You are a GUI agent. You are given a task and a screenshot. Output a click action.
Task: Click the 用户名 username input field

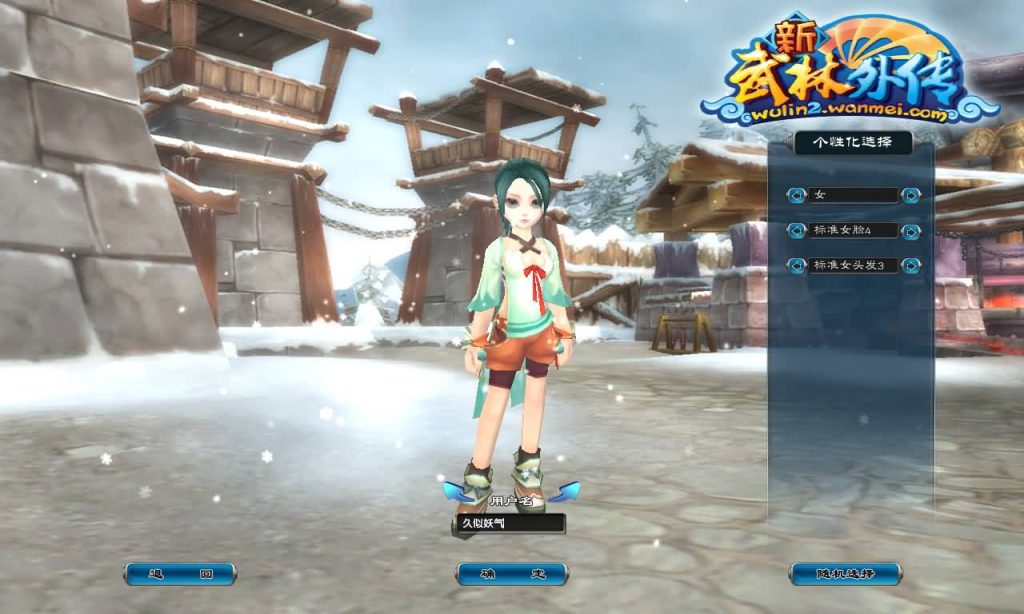(510, 523)
